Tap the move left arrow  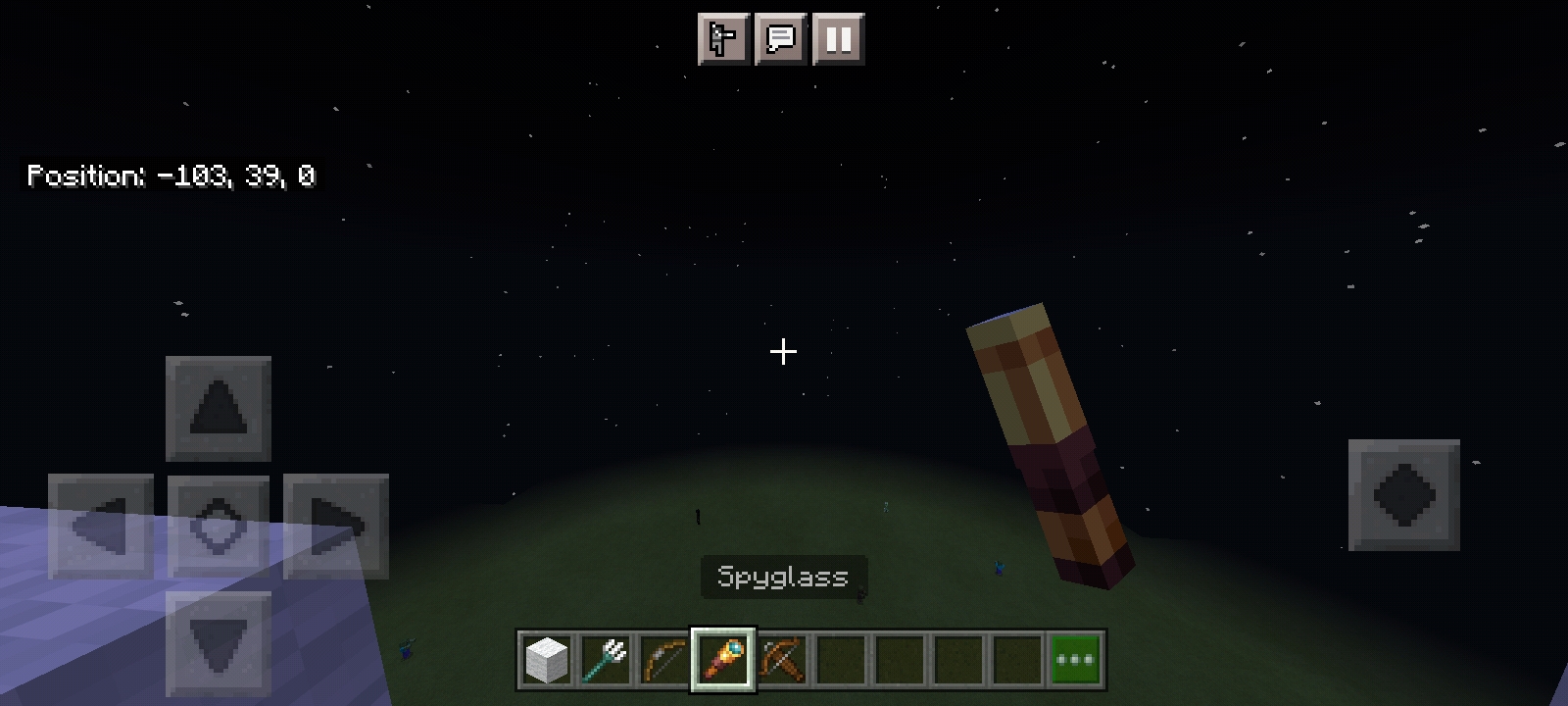click(101, 527)
